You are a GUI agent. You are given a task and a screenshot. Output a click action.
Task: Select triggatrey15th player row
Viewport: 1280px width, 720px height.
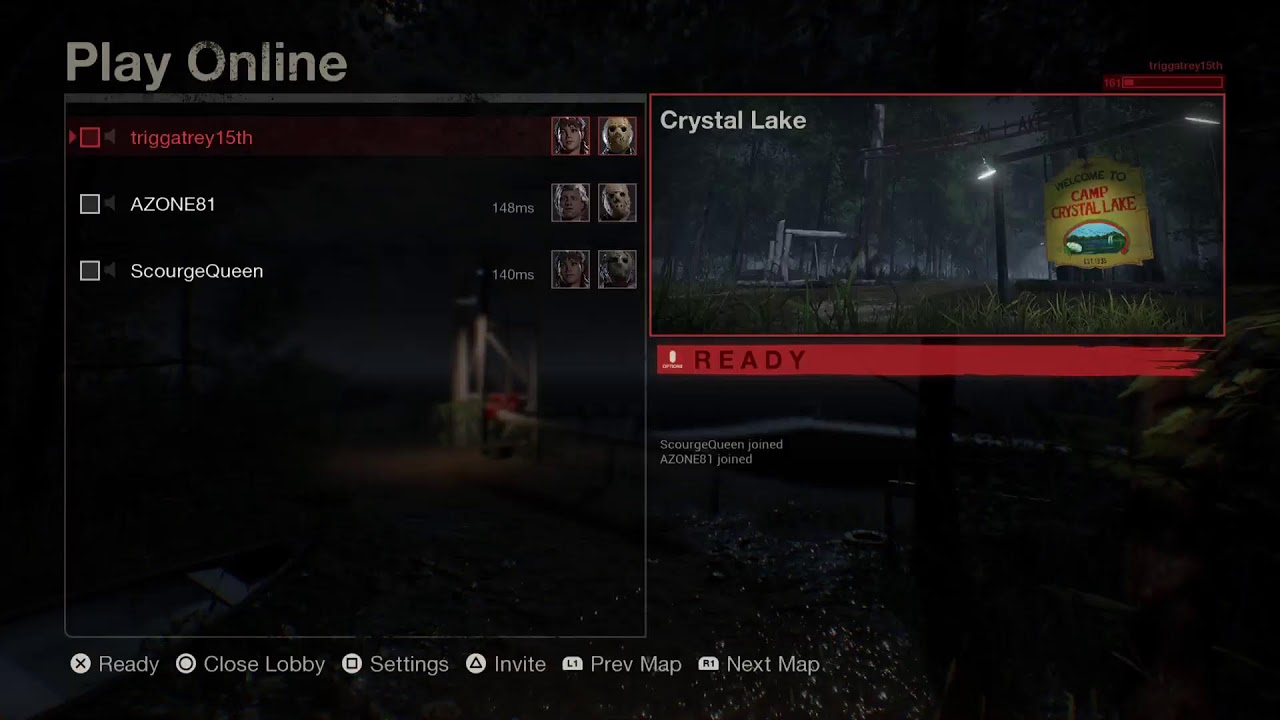coord(191,138)
